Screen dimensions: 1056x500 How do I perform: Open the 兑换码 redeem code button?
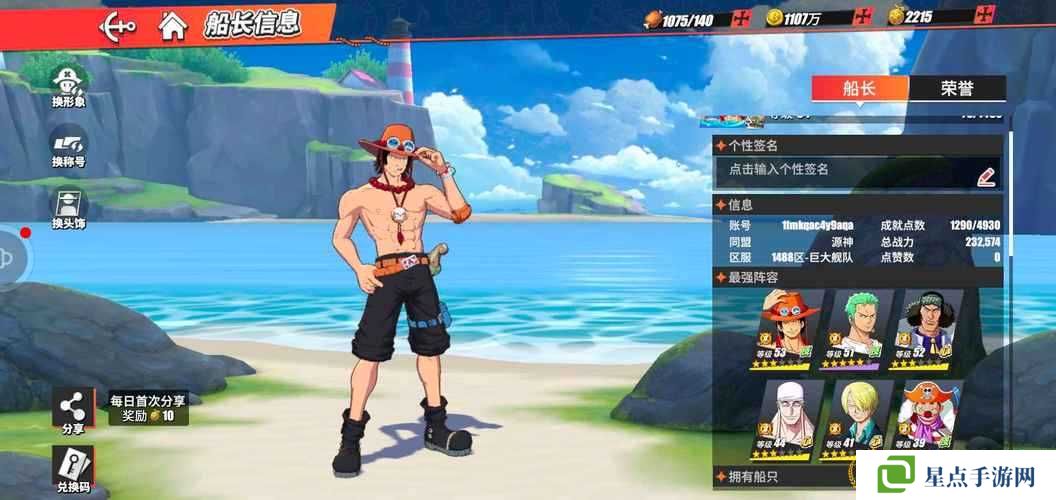(73, 470)
